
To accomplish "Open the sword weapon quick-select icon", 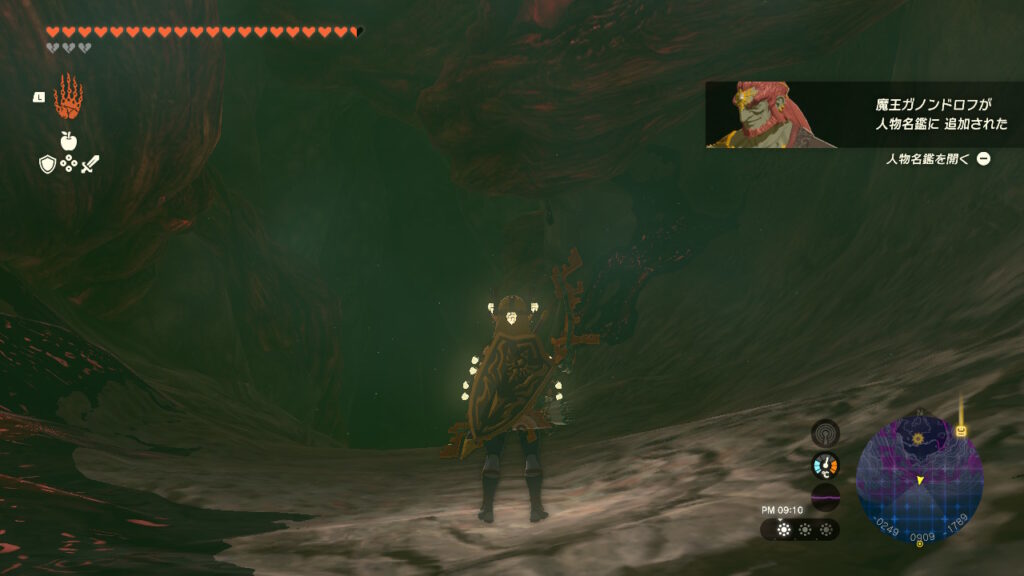I will (x=90, y=164).
